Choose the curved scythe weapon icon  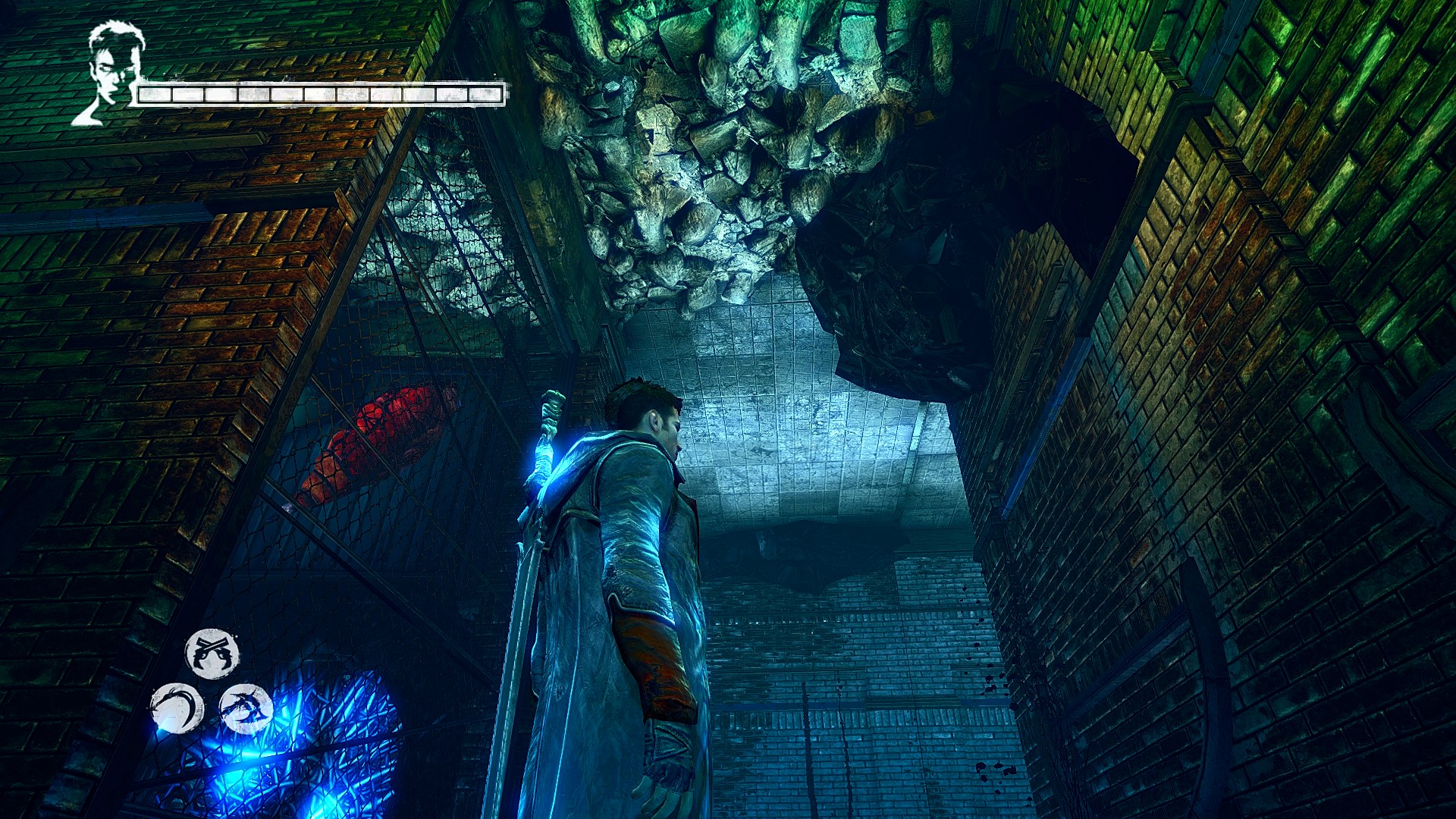[177, 708]
